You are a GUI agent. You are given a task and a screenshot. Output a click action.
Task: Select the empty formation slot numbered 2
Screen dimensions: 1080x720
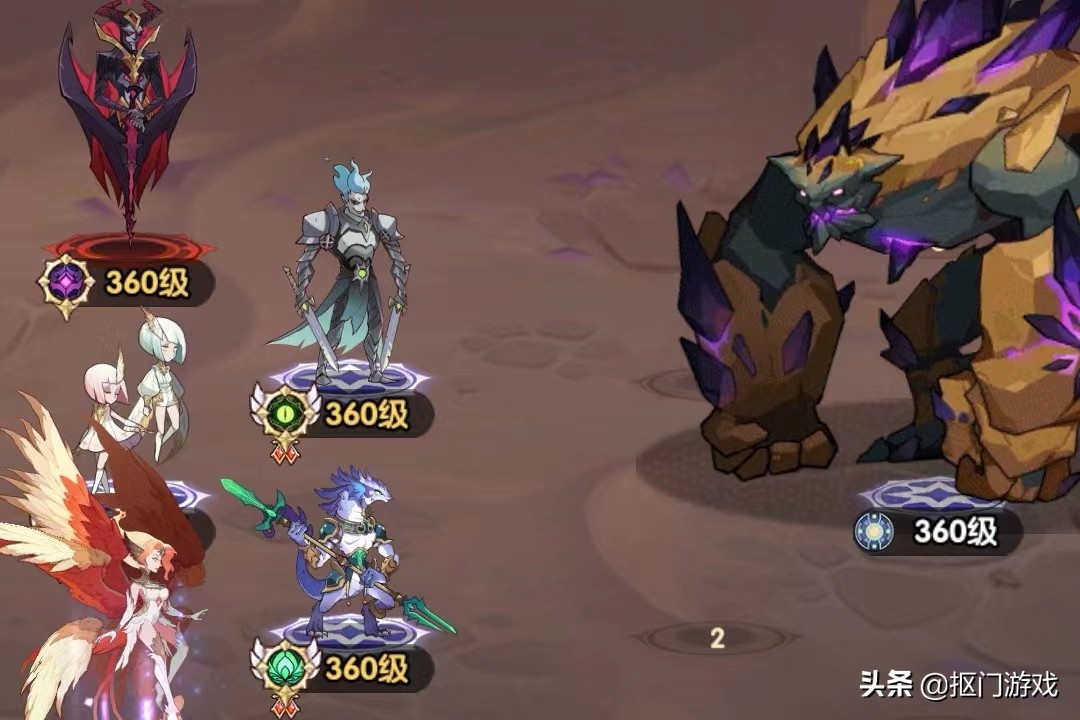coord(717,639)
